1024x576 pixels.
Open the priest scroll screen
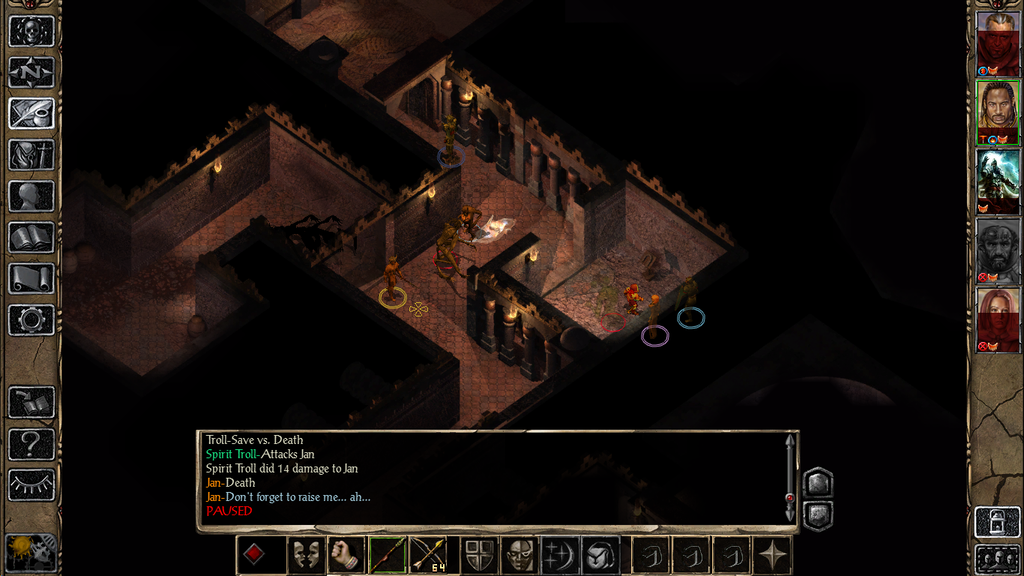click(31, 278)
